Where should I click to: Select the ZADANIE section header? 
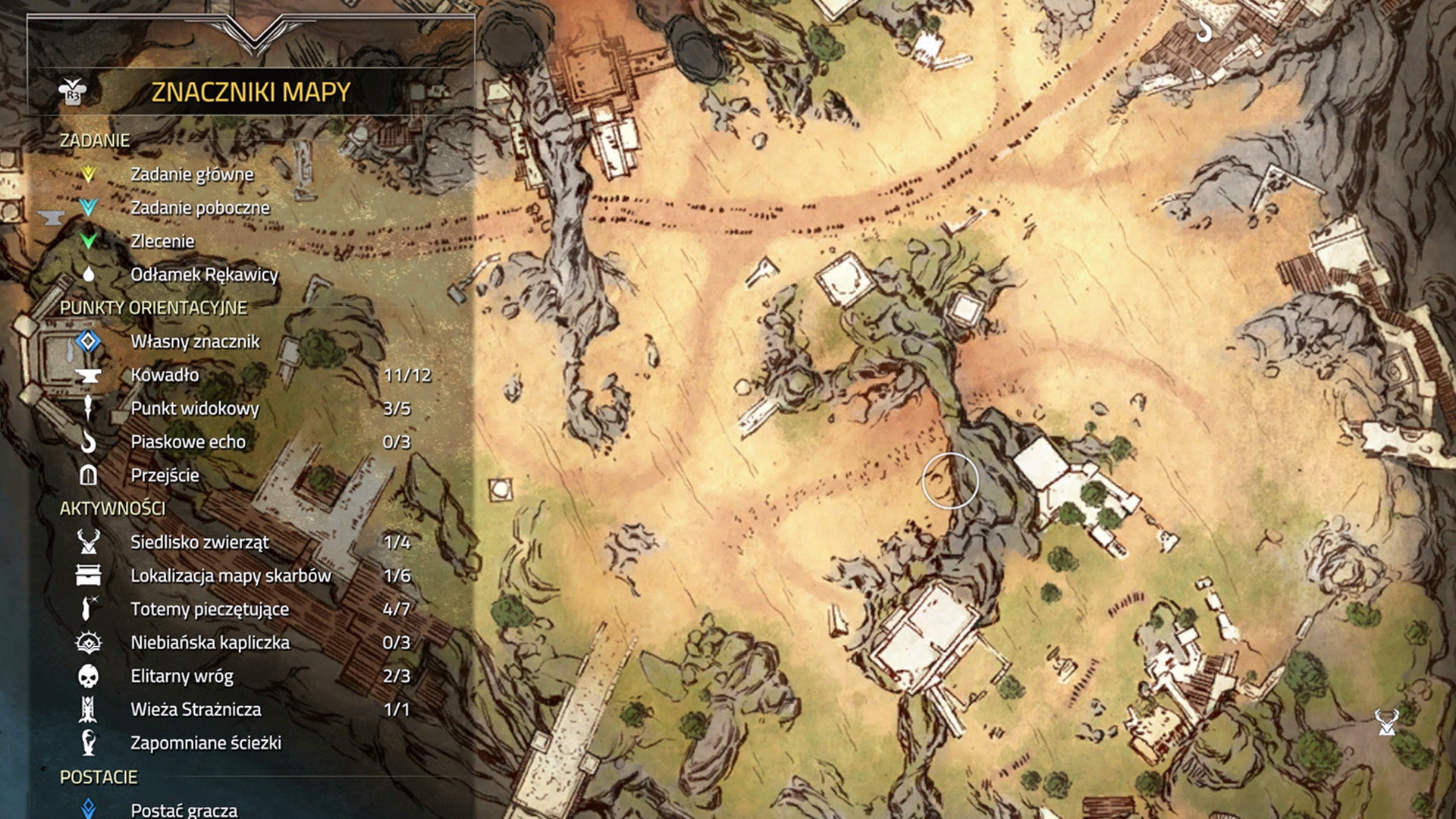pyautogui.click(x=95, y=140)
